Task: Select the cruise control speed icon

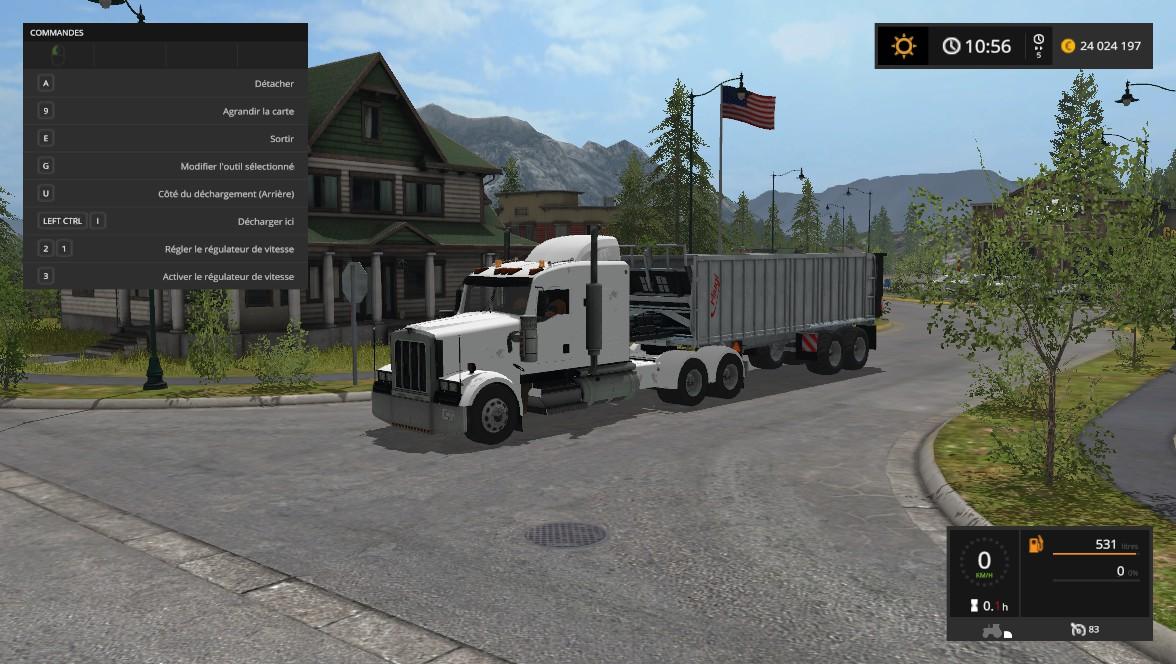Action: pyautogui.click(x=1077, y=629)
